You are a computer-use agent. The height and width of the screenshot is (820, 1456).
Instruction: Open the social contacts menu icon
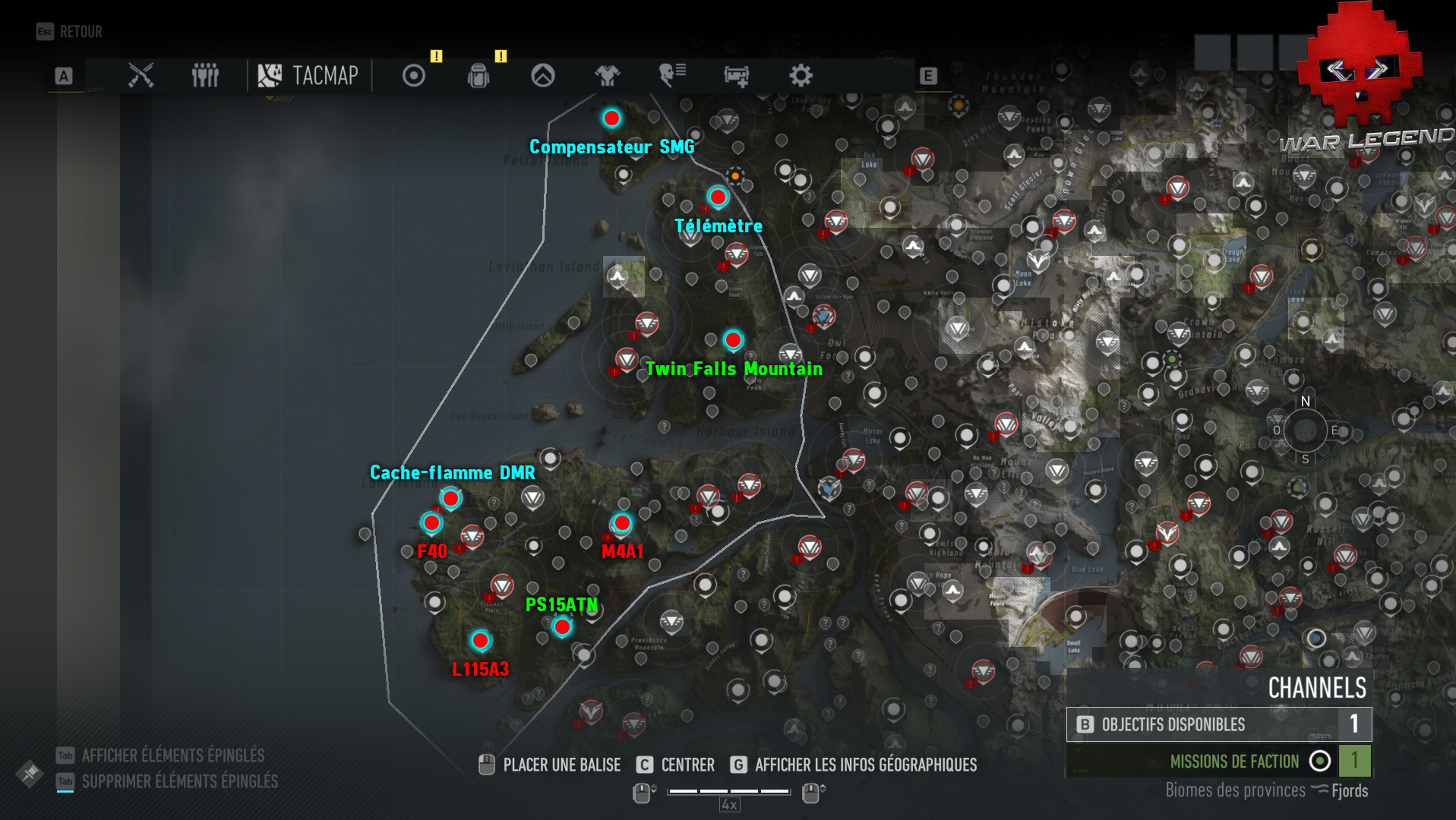[672, 76]
